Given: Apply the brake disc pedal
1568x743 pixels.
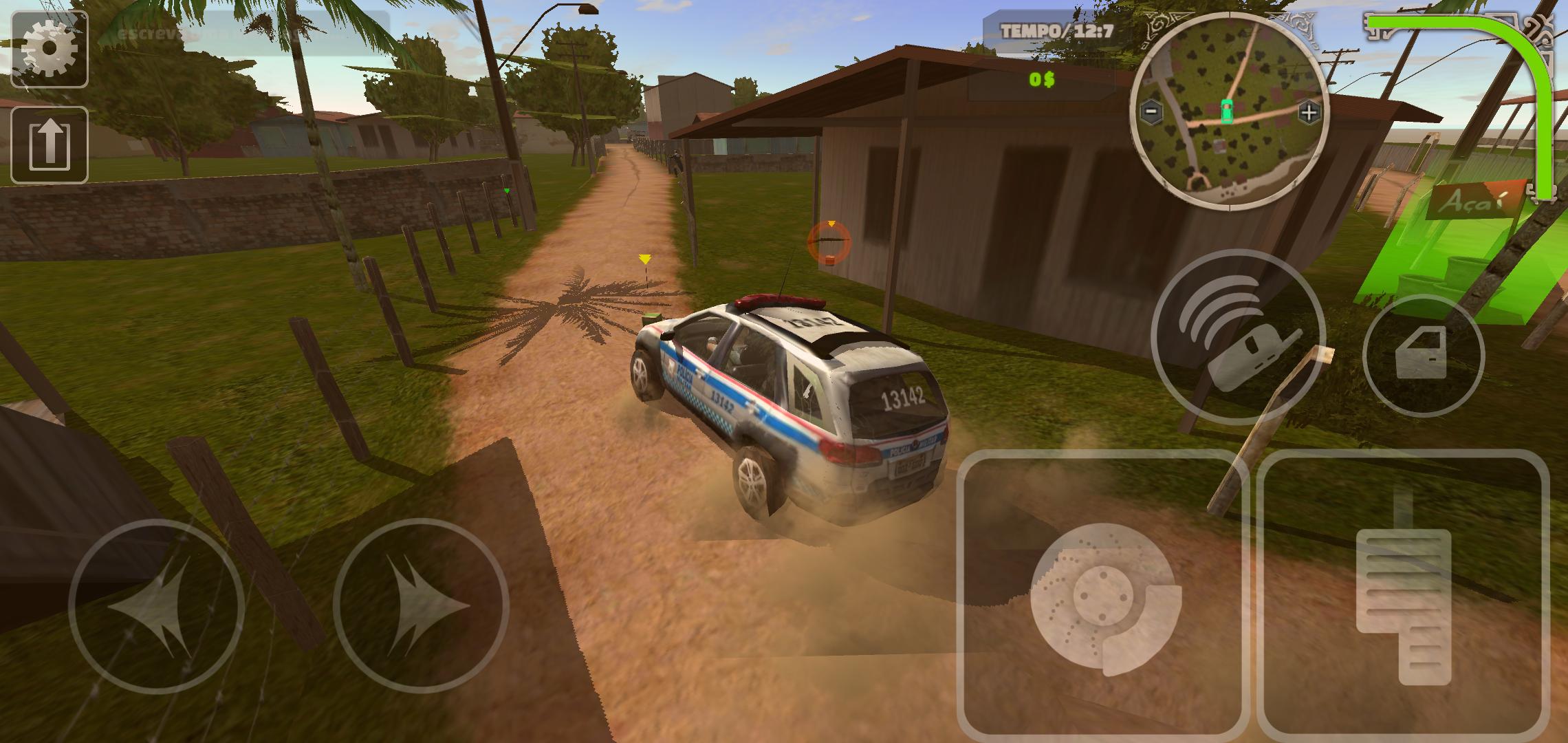Looking at the screenshot, I should pyautogui.click(x=1102, y=593).
